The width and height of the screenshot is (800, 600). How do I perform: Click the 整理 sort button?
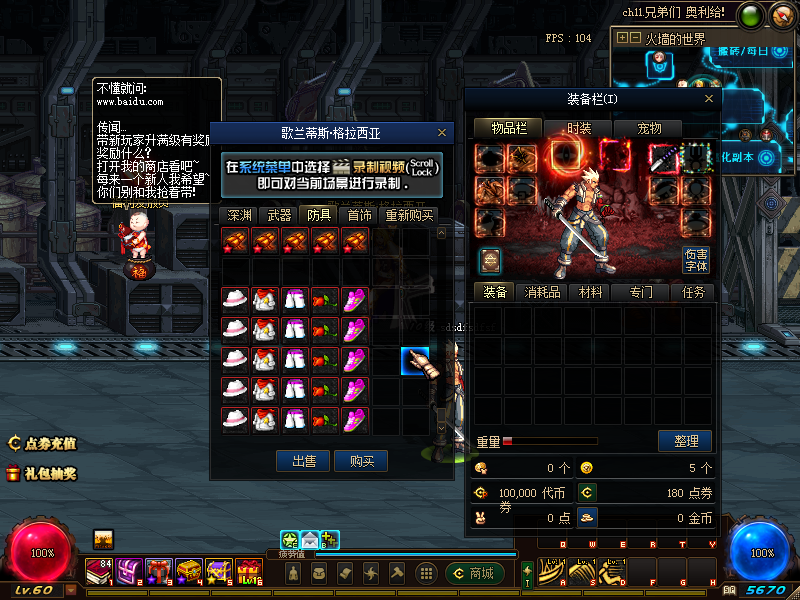point(685,440)
